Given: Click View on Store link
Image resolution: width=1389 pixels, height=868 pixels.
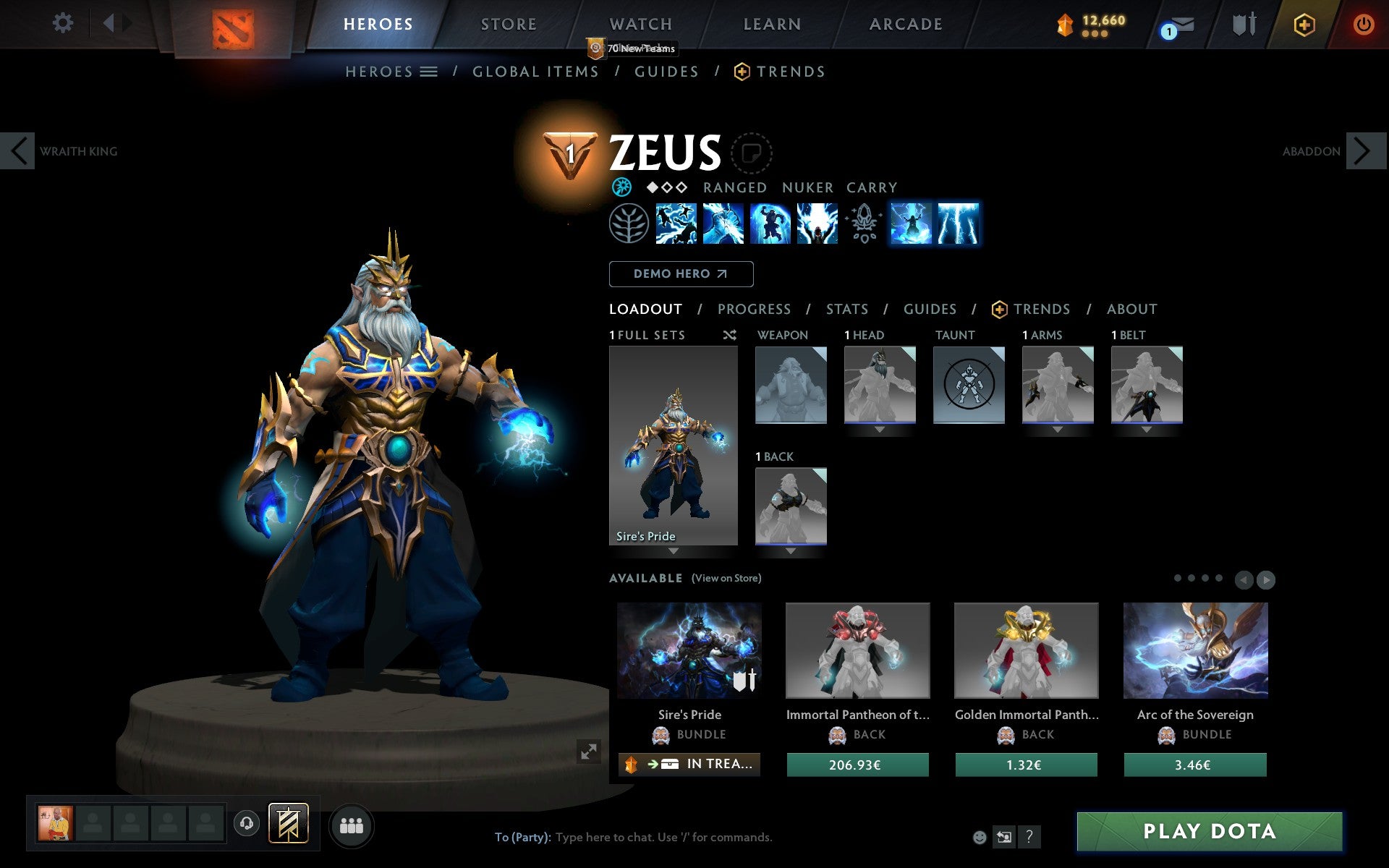Looking at the screenshot, I should pos(726,578).
